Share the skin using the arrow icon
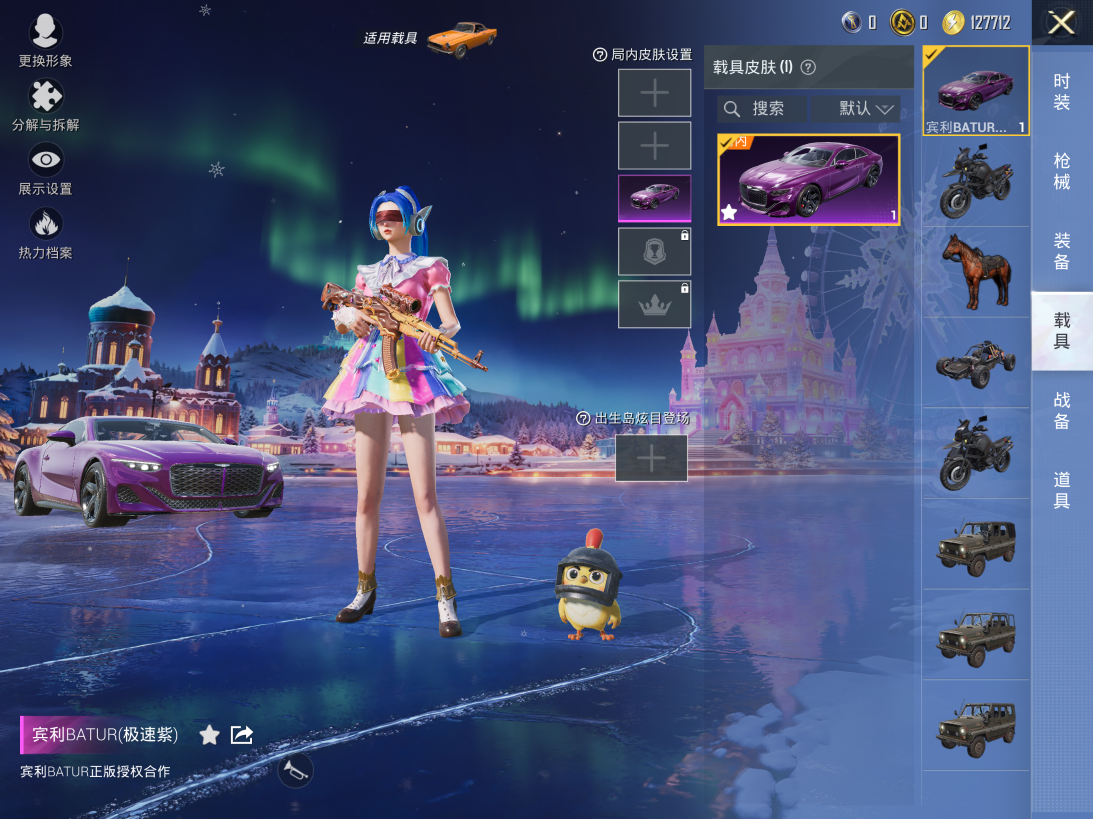 tap(242, 735)
